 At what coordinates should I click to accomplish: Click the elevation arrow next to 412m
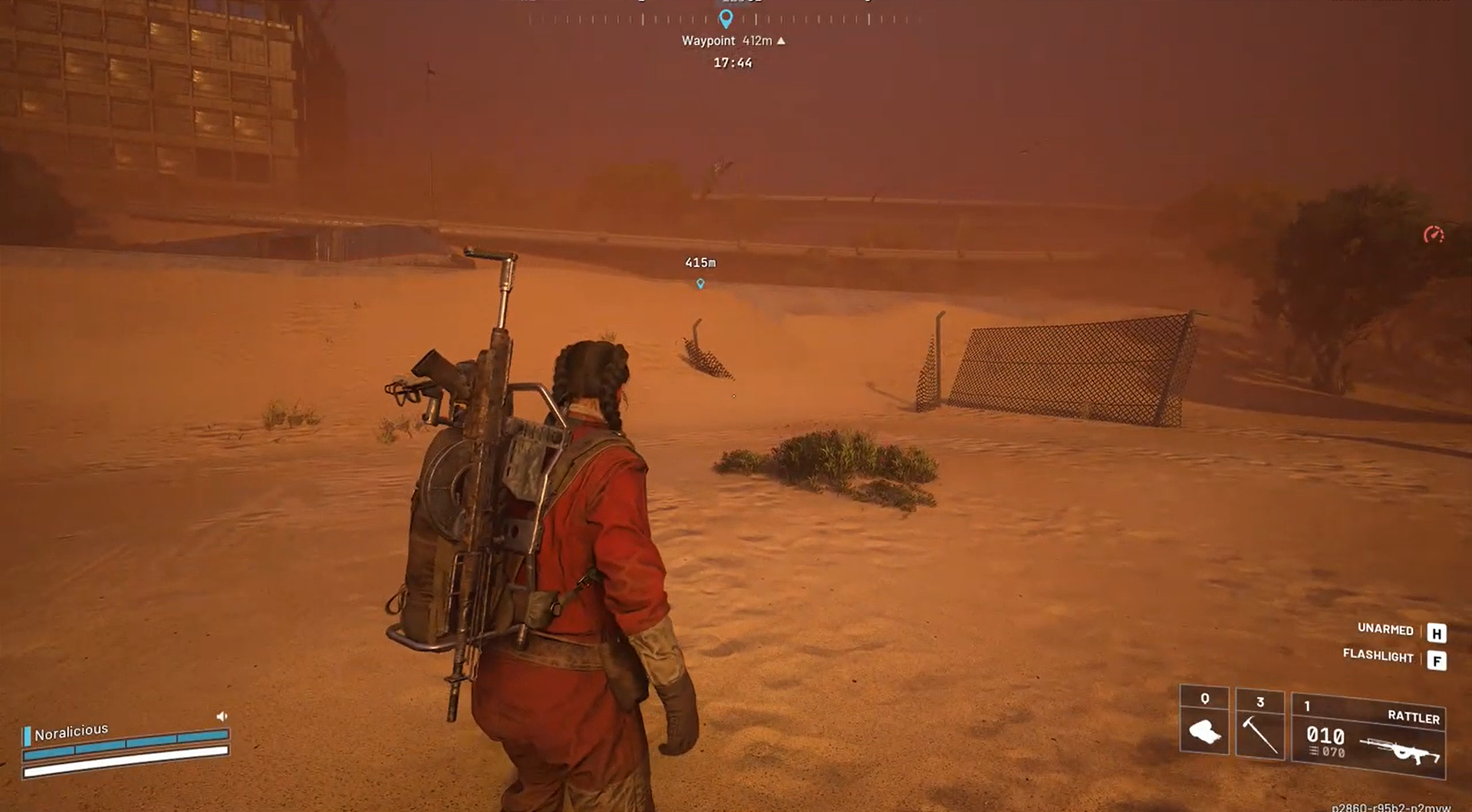click(x=779, y=41)
